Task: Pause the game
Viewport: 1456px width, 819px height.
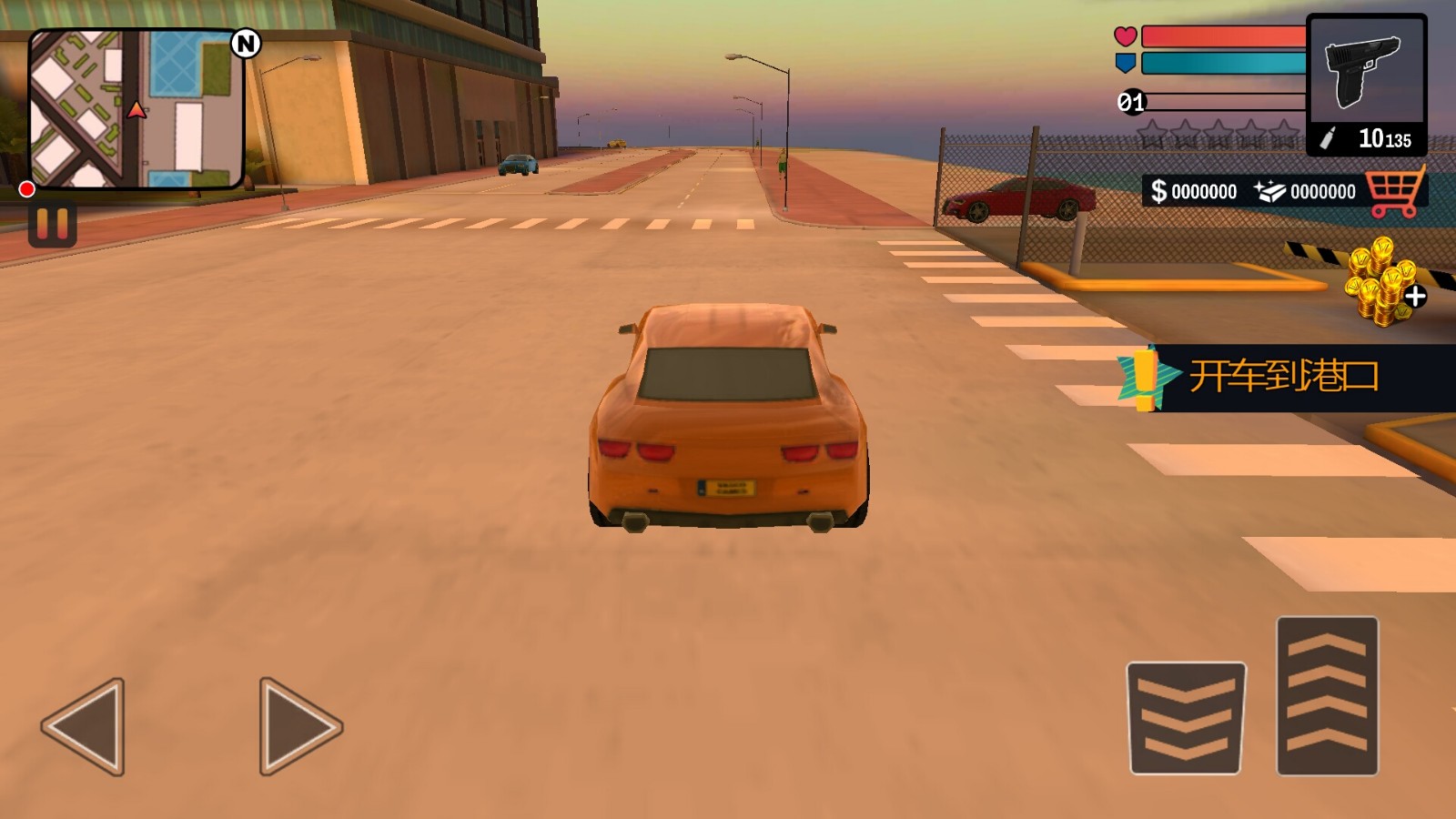Action: [x=52, y=225]
